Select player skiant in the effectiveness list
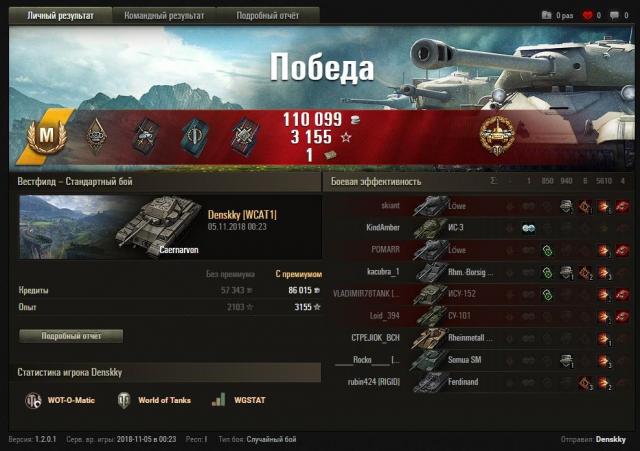 [x=384, y=206]
